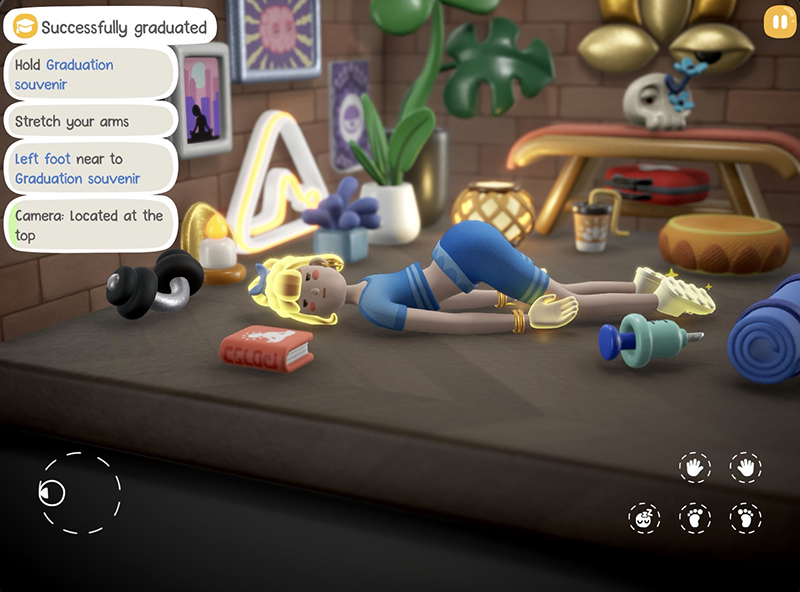Tap the camera rotation joystick knob
This screenshot has height=592, width=800.
[x=52, y=492]
